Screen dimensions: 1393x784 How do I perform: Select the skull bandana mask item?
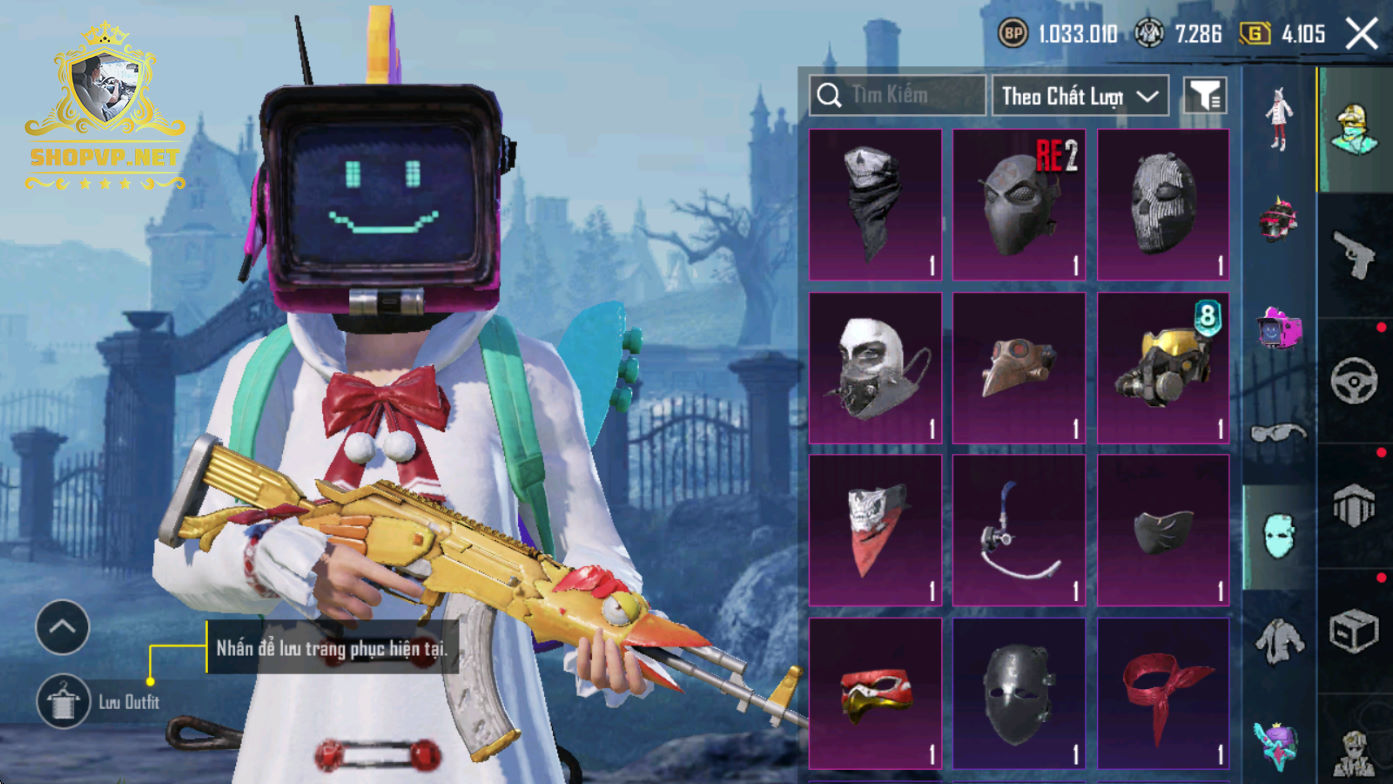[875, 204]
